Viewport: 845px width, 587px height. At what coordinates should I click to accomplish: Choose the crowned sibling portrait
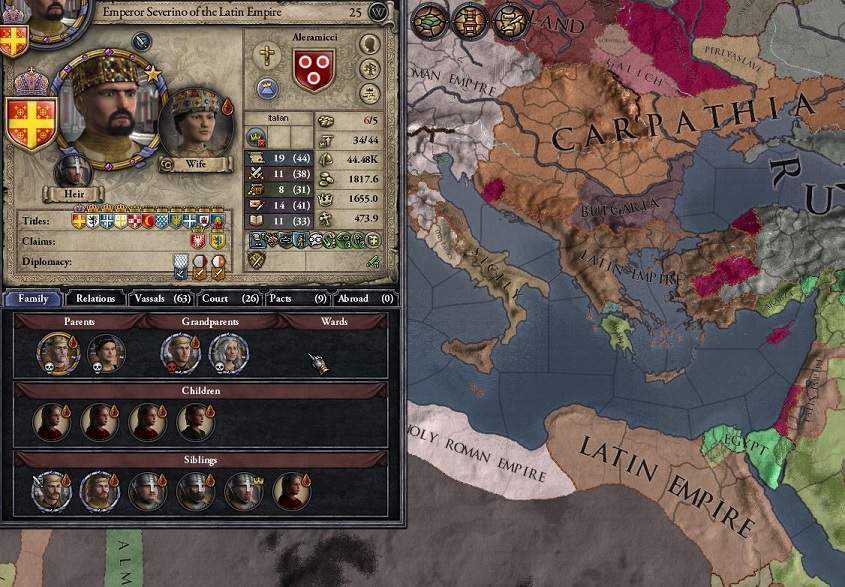(x=243, y=491)
